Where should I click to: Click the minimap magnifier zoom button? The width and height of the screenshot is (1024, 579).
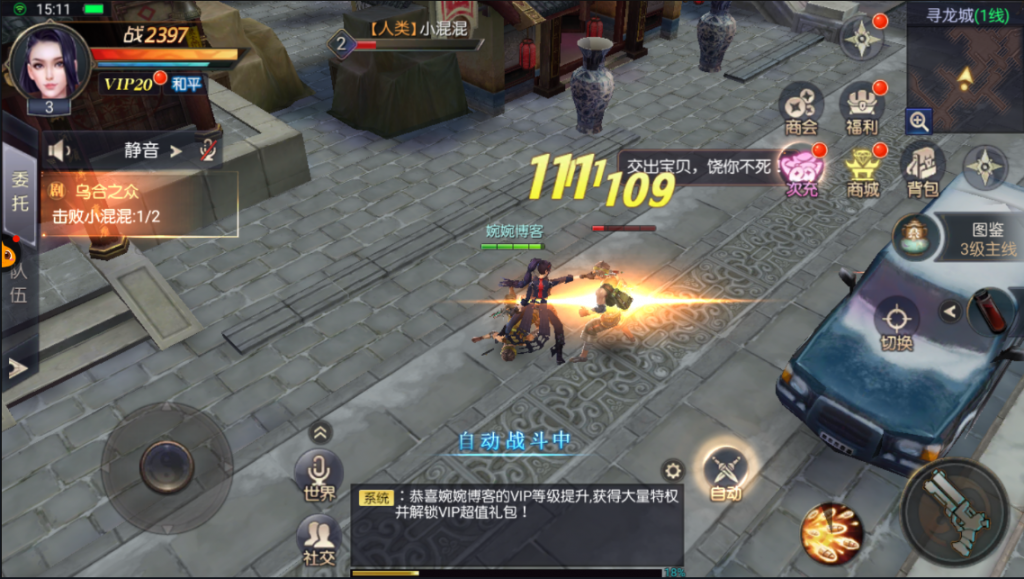pos(919,122)
